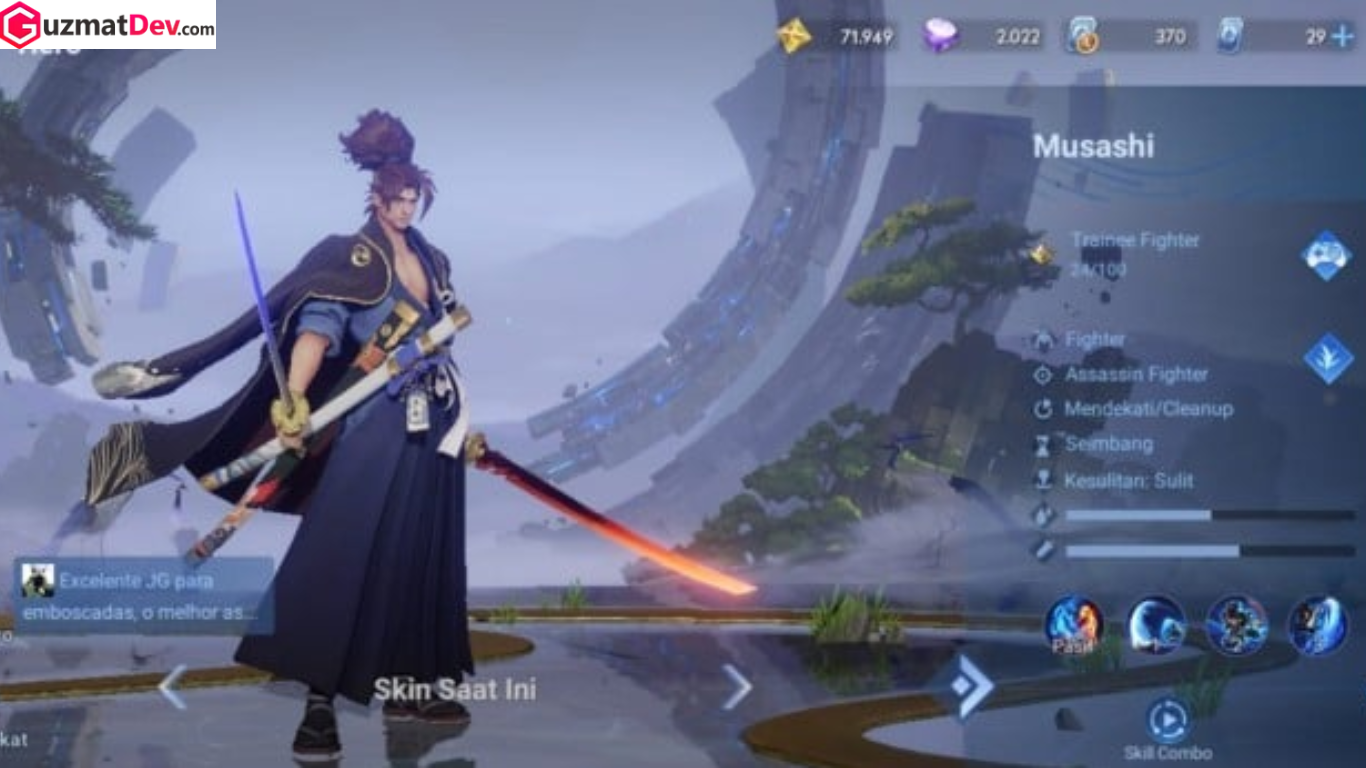Select the Skin Saat Ini label
The width and height of the screenshot is (1366, 768).
click(x=455, y=689)
